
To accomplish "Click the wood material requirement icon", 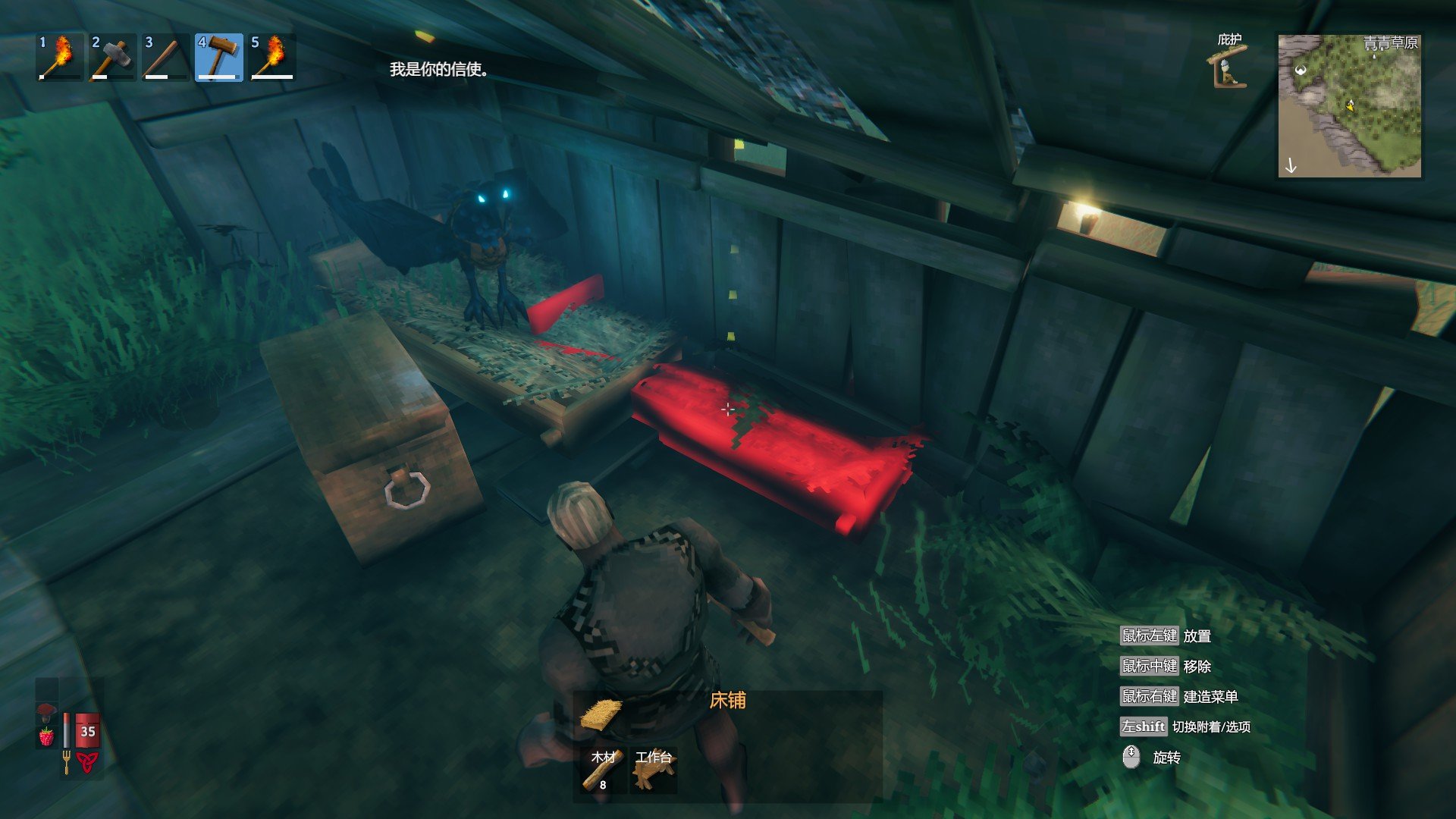I will [x=604, y=770].
